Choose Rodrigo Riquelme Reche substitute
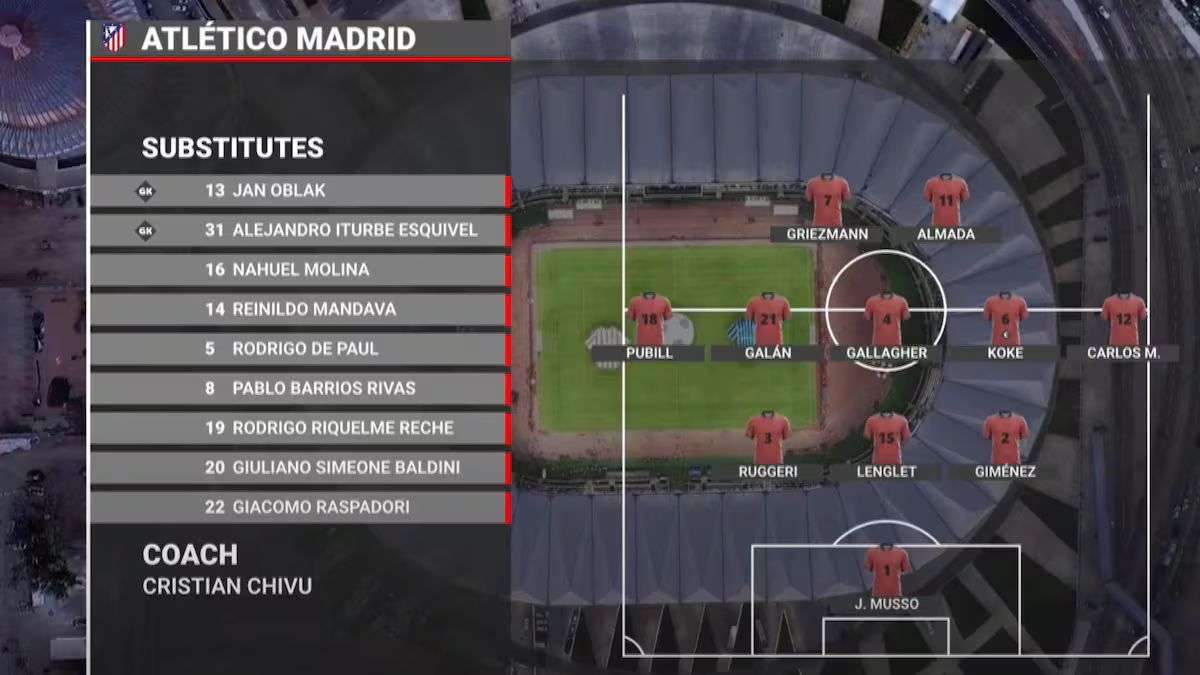The width and height of the screenshot is (1200, 675). (300, 428)
